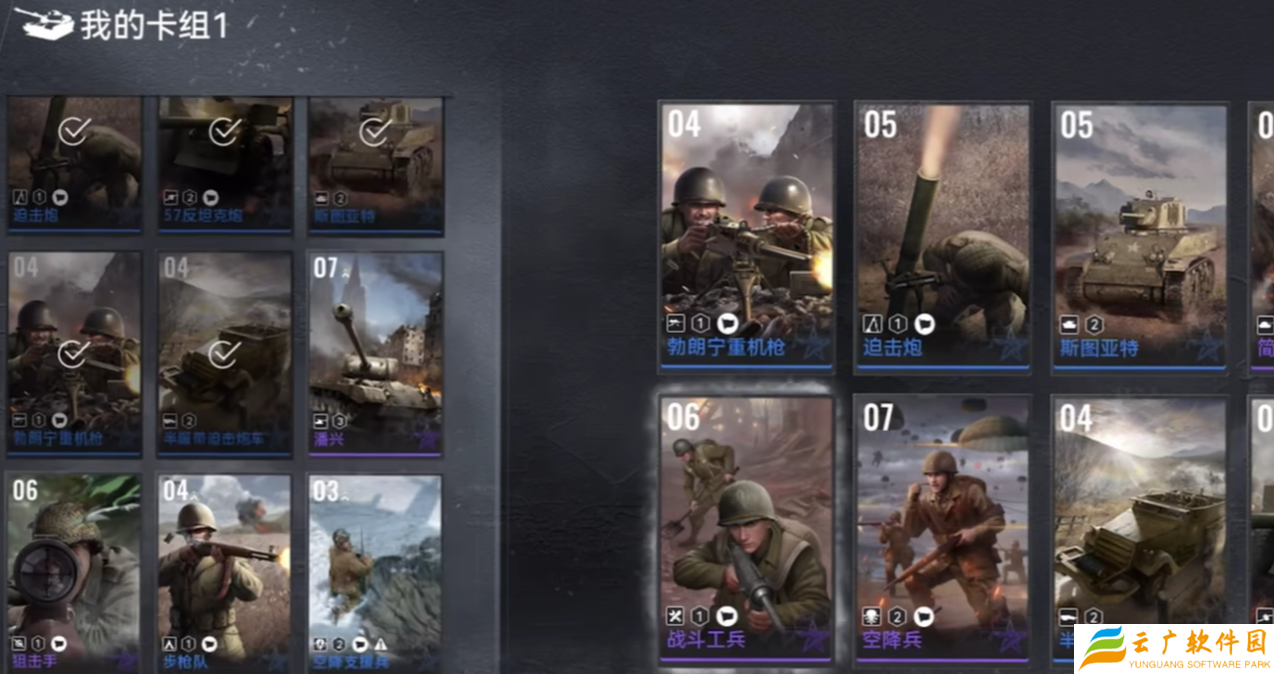Image resolution: width=1274 pixels, height=674 pixels.
Task: Select the 潘兴 tank card
Action: (x=375, y=353)
